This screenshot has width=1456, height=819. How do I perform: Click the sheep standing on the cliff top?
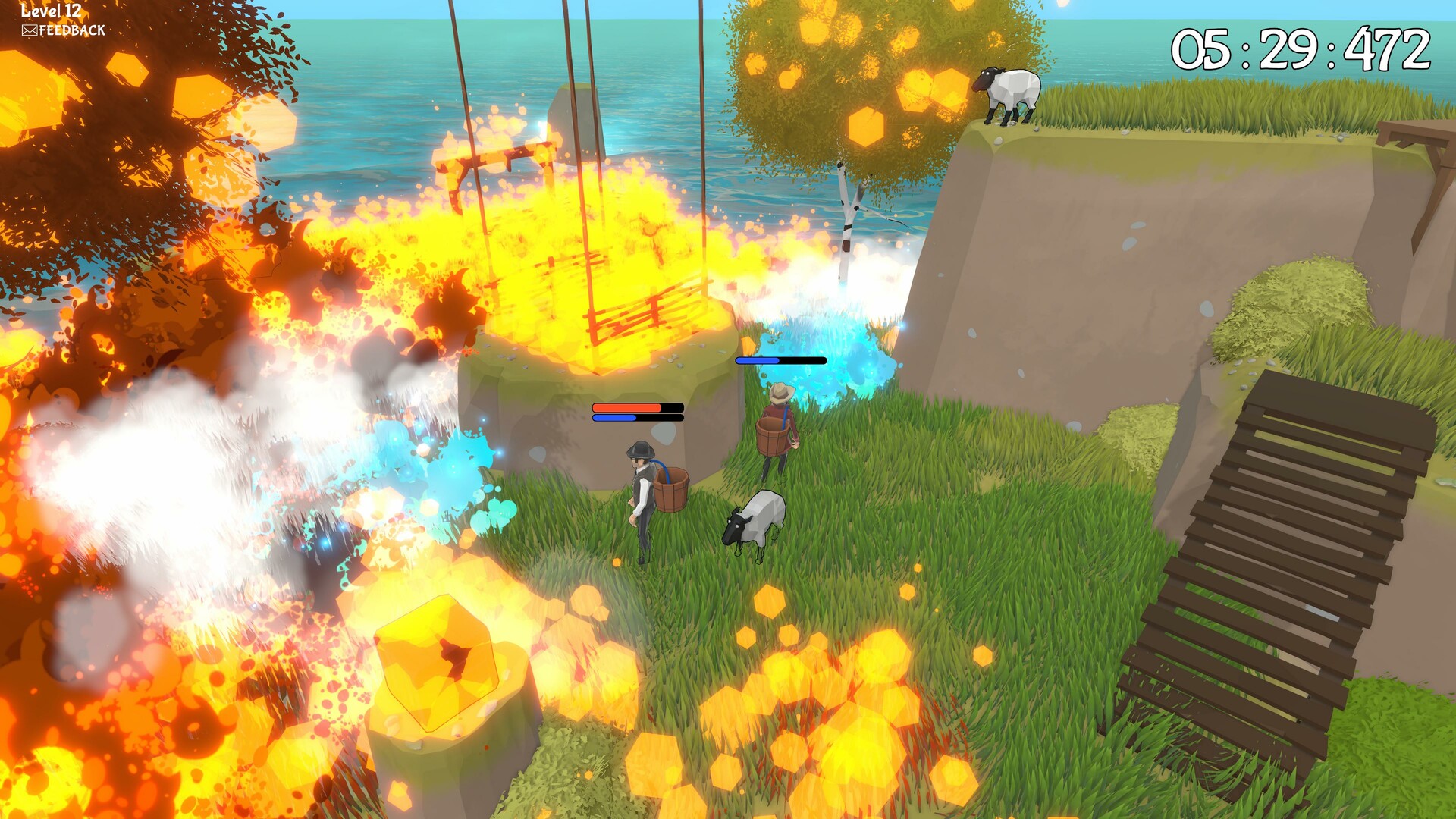click(1009, 95)
